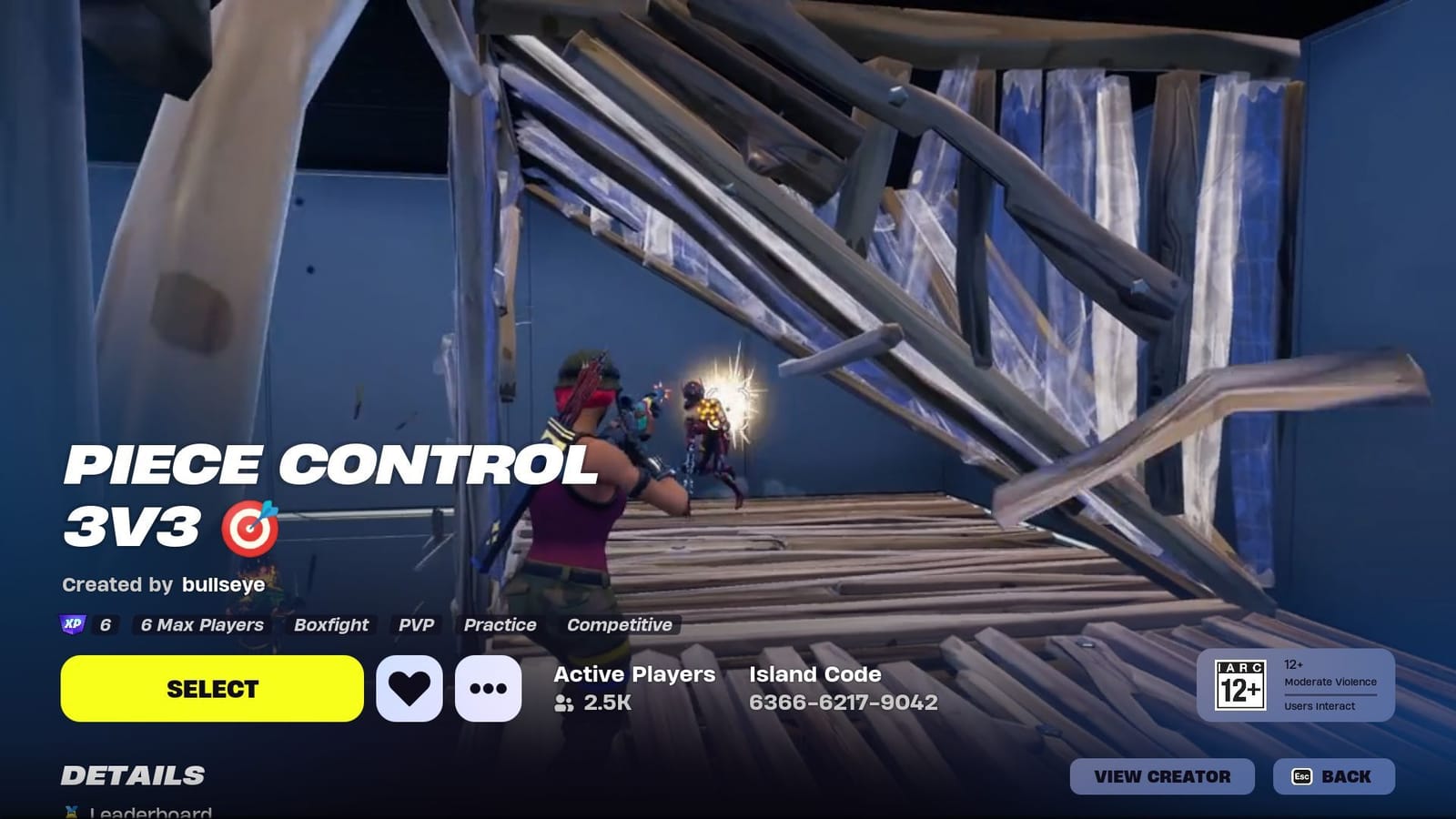The width and height of the screenshot is (1456, 819).
Task: Open more options with the ellipsis icon
Action: (x=487, y=689)
